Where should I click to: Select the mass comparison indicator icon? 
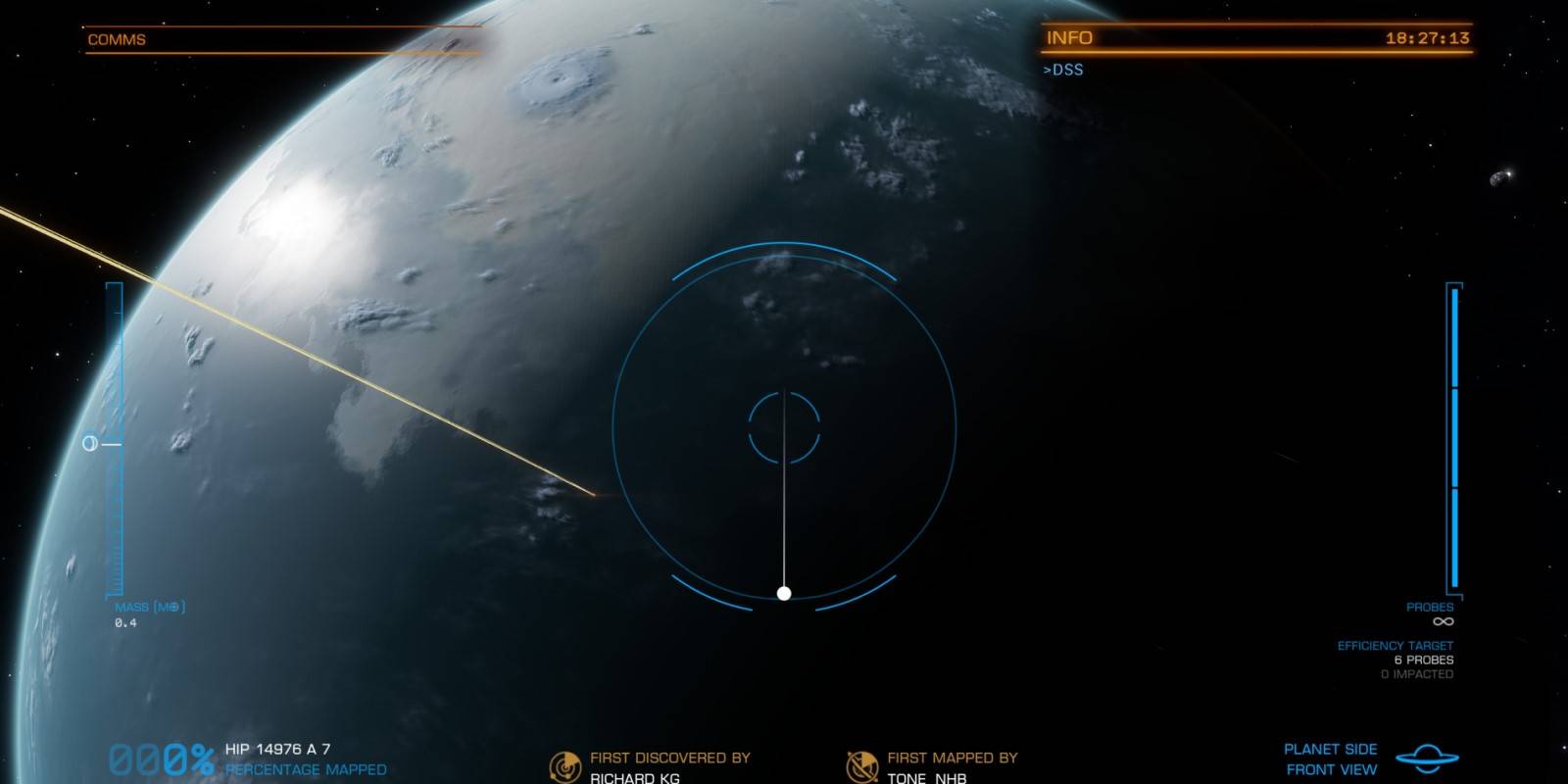[89, 444]
